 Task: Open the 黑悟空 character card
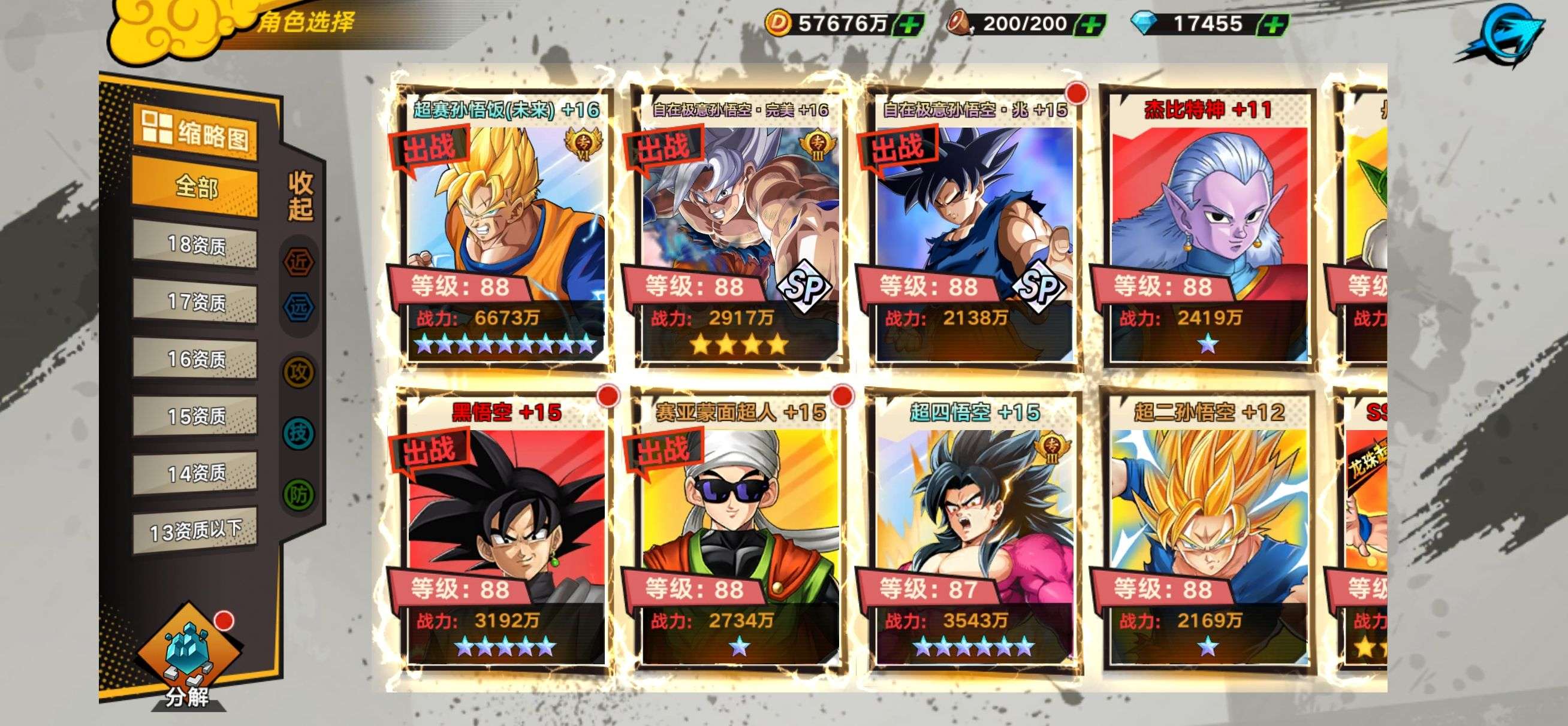tap(504, 530)
